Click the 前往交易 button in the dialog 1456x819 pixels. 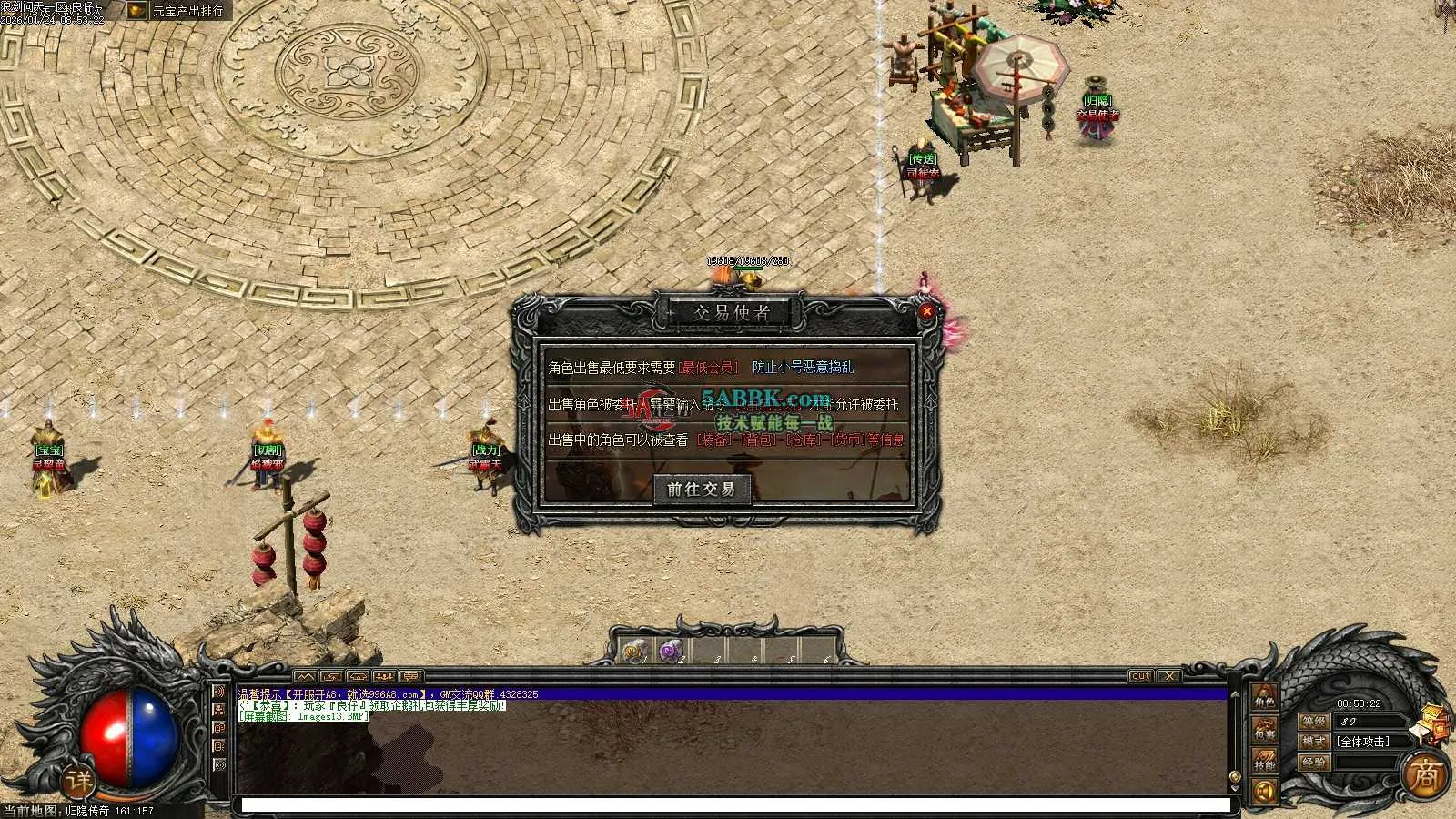701,490
